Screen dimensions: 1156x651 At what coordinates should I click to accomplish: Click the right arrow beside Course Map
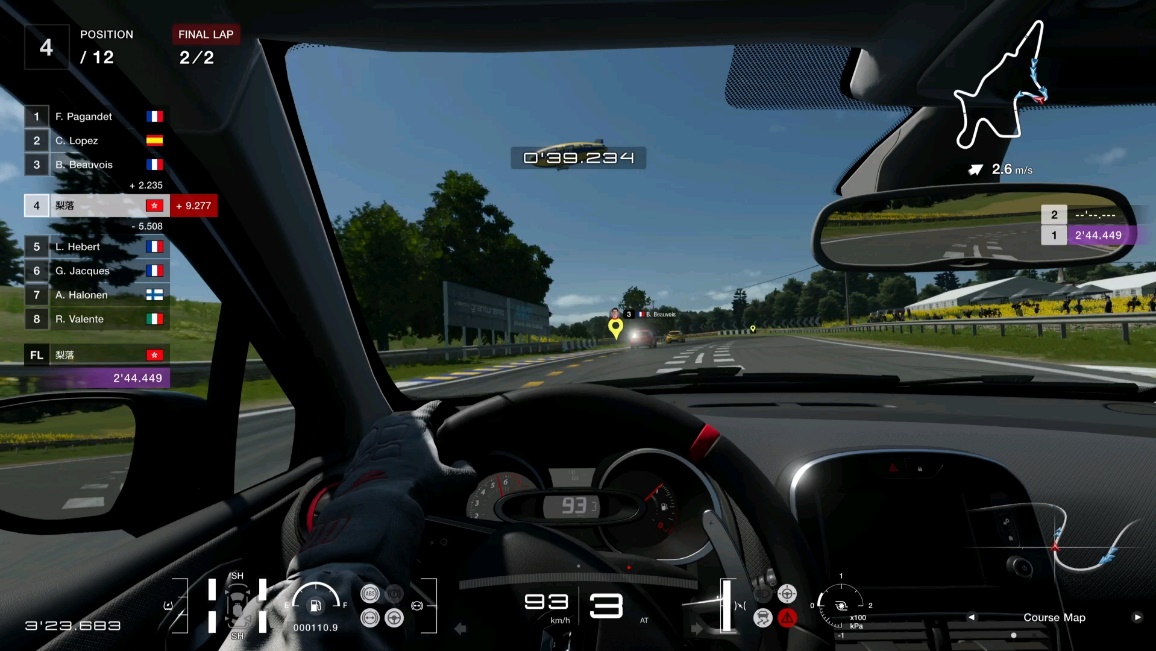point(1136,617)
